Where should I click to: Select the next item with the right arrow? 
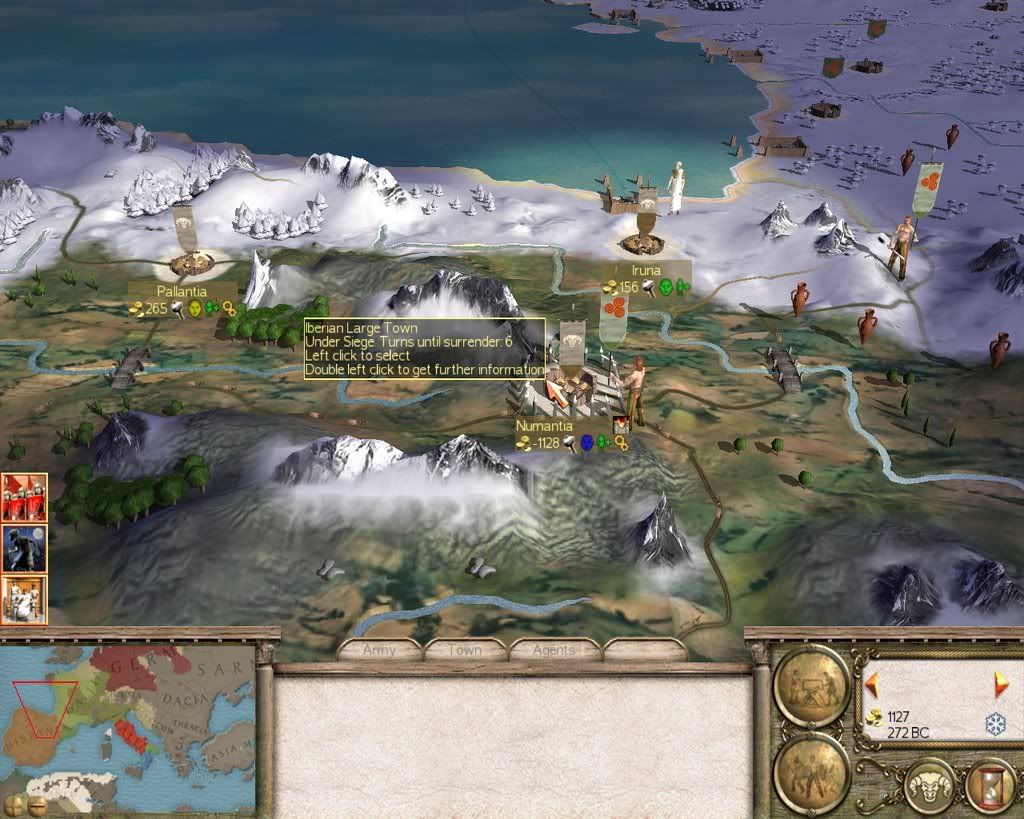(x=1001, y=685)
